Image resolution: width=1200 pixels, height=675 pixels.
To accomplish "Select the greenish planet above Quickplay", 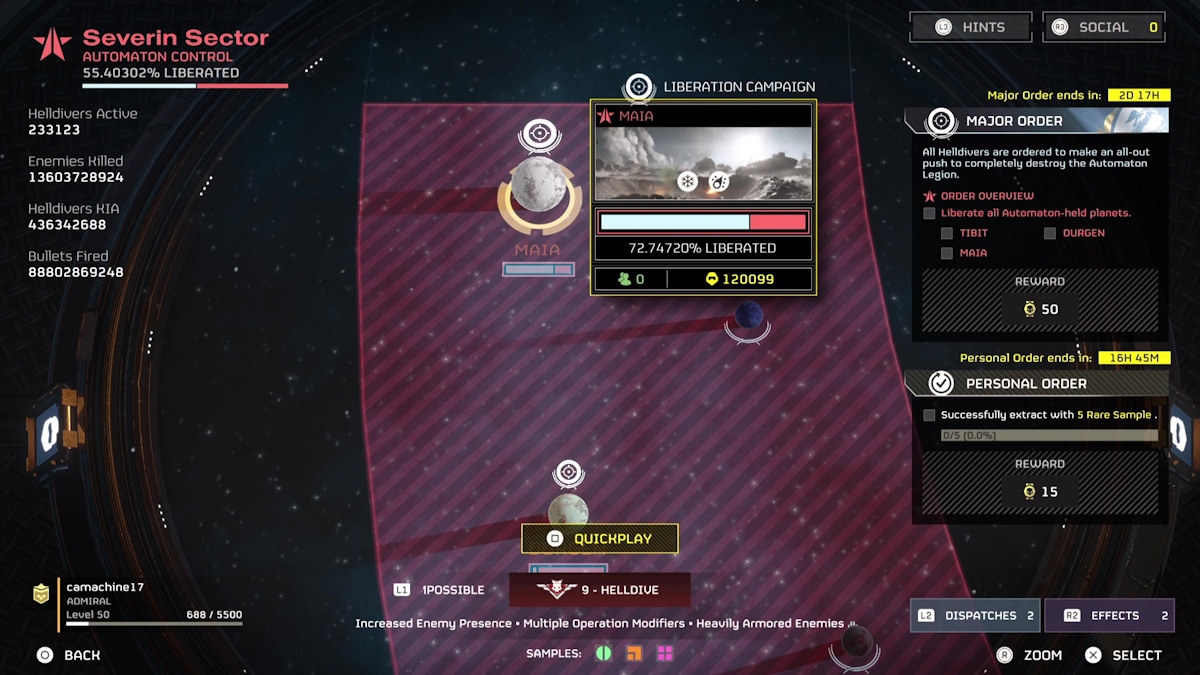I will pyautogui.click(x=568, y=510).
